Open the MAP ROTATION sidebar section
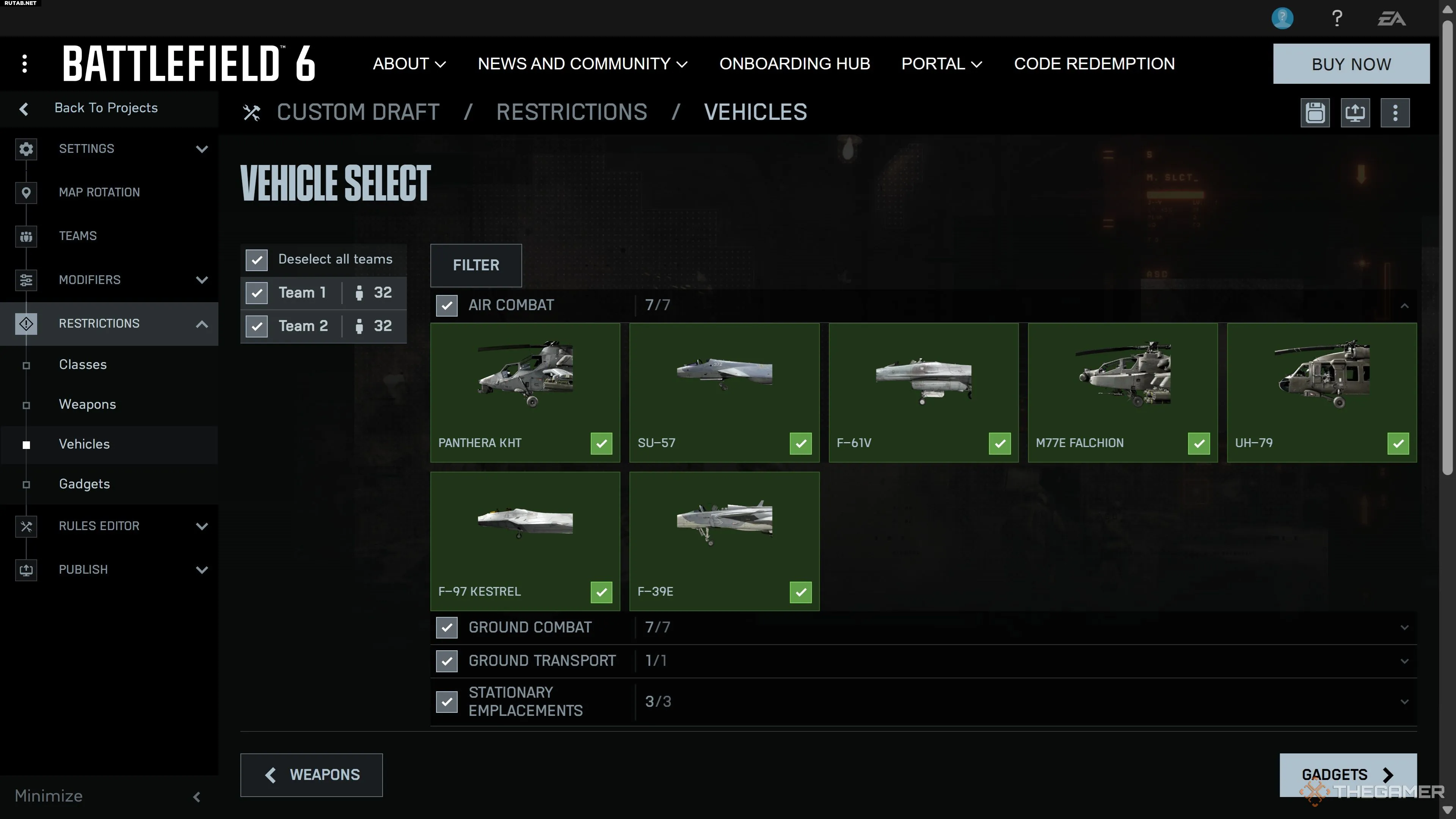 coord(99,192)
